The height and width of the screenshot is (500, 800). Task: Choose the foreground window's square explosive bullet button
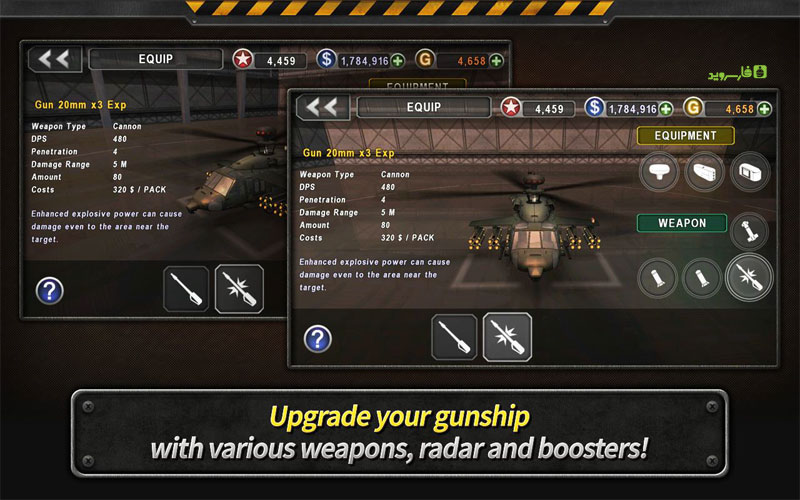coord(507,337)
